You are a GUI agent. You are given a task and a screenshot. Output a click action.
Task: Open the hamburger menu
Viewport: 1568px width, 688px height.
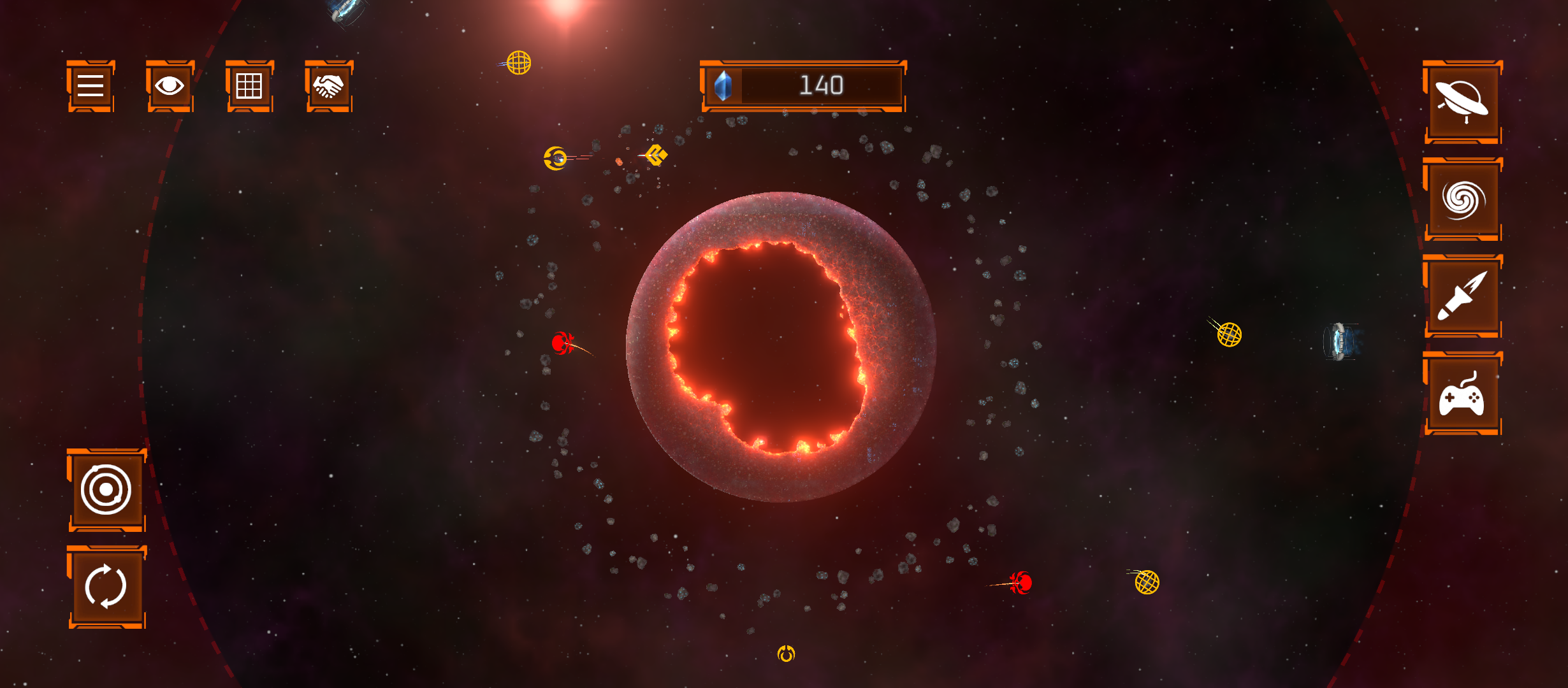click(x=89, y=87)
